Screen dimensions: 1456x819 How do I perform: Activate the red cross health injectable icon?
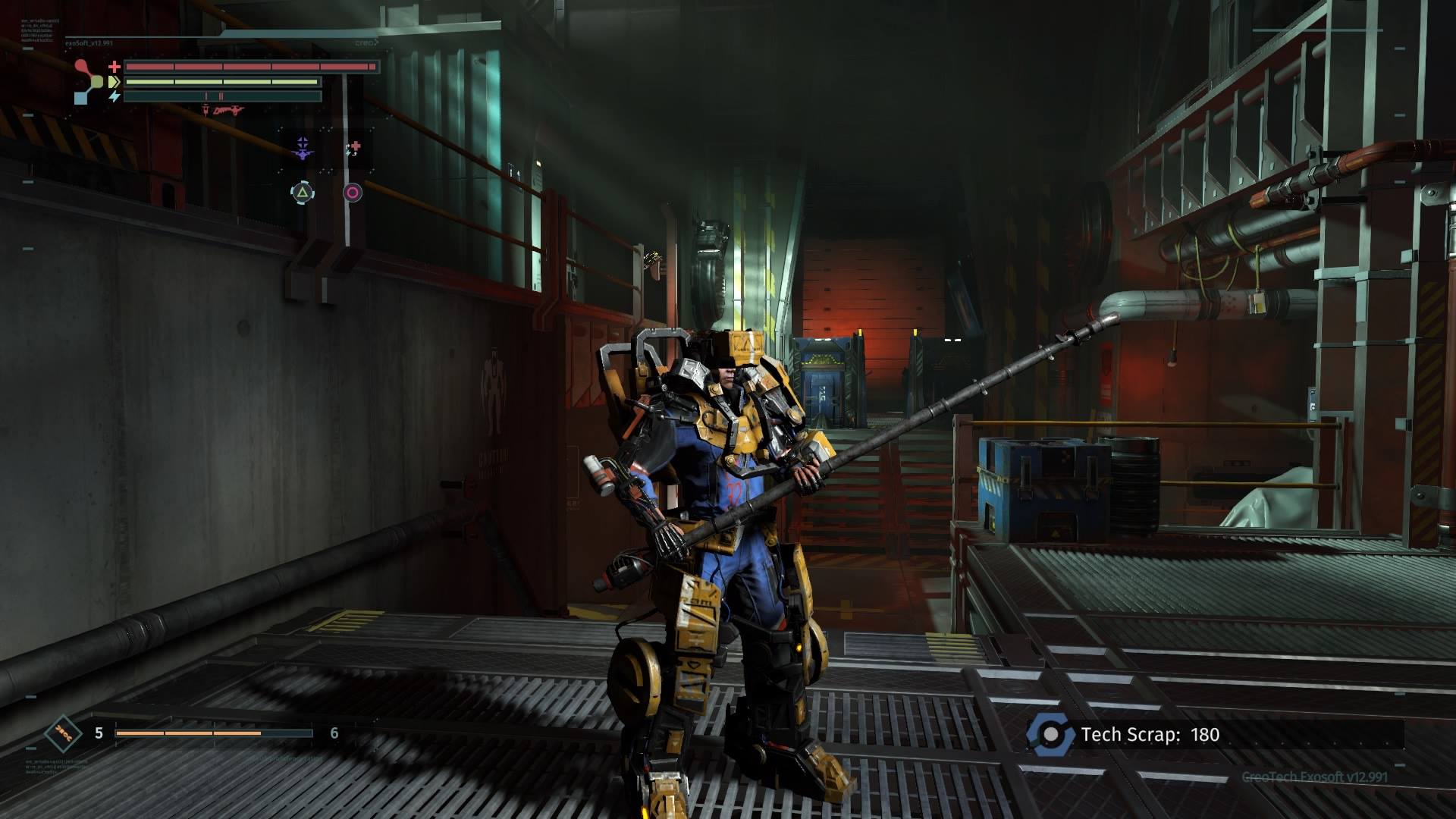pos(353,148)
